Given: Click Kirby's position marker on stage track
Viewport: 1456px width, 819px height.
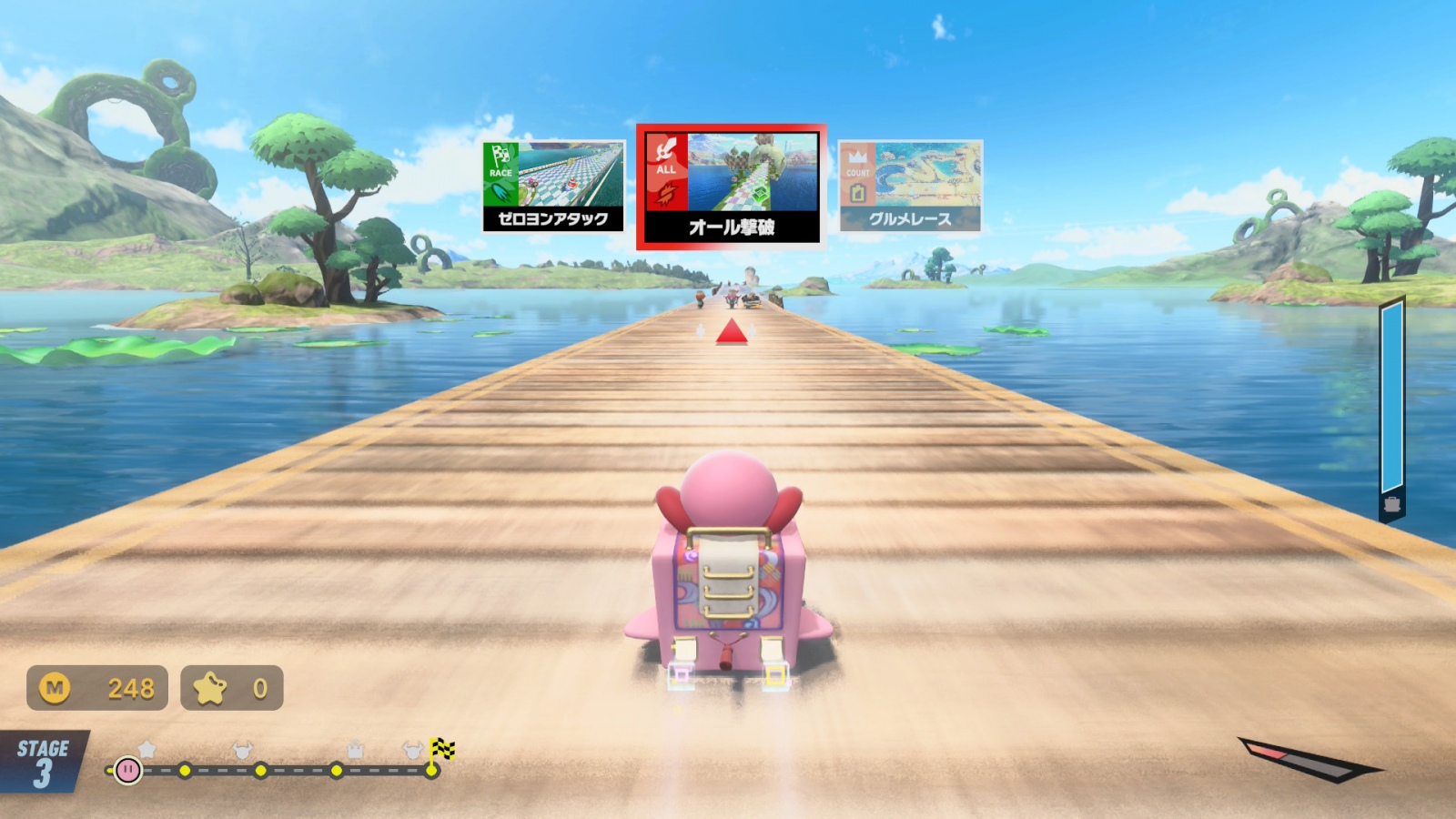Looking at the screenshot, I should tap(128, 771).
